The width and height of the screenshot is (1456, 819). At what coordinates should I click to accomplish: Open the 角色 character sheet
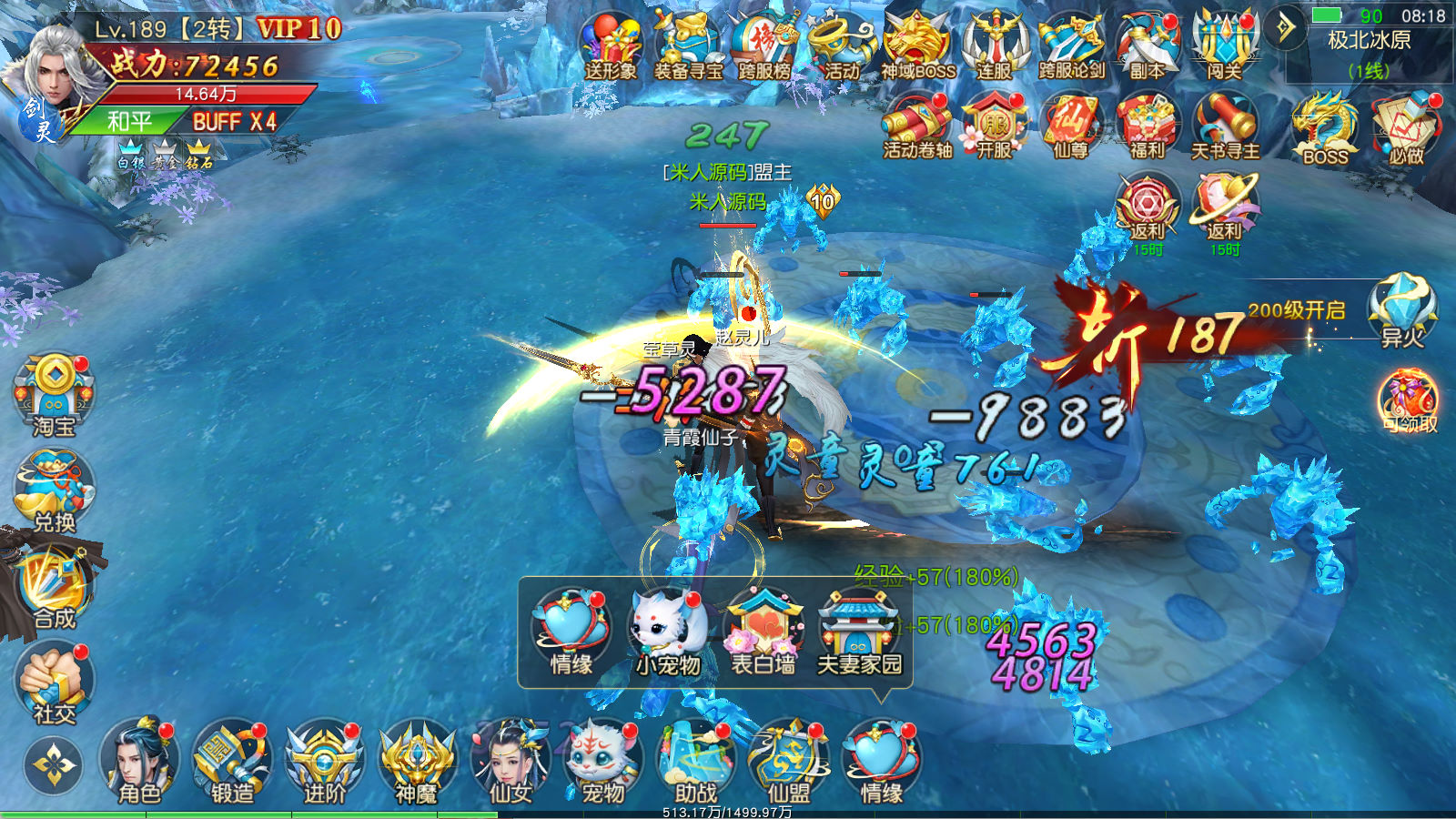[x=139, y=763]
